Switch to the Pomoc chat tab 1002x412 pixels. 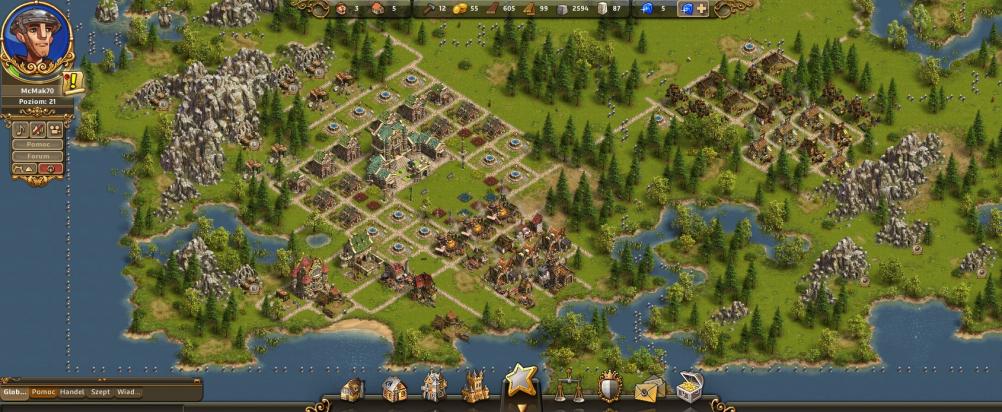click(43, 392)
